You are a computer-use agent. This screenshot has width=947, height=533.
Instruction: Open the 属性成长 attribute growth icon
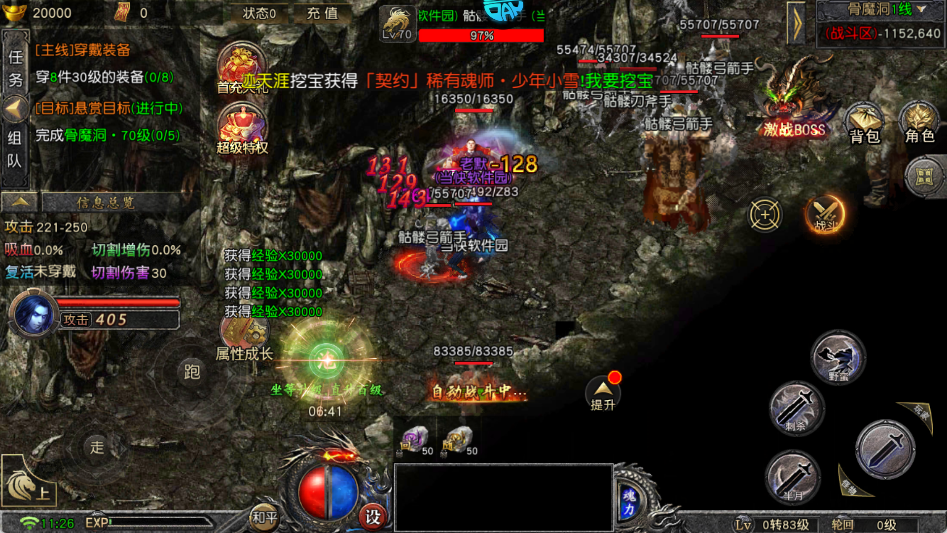[x=243, y=333]
